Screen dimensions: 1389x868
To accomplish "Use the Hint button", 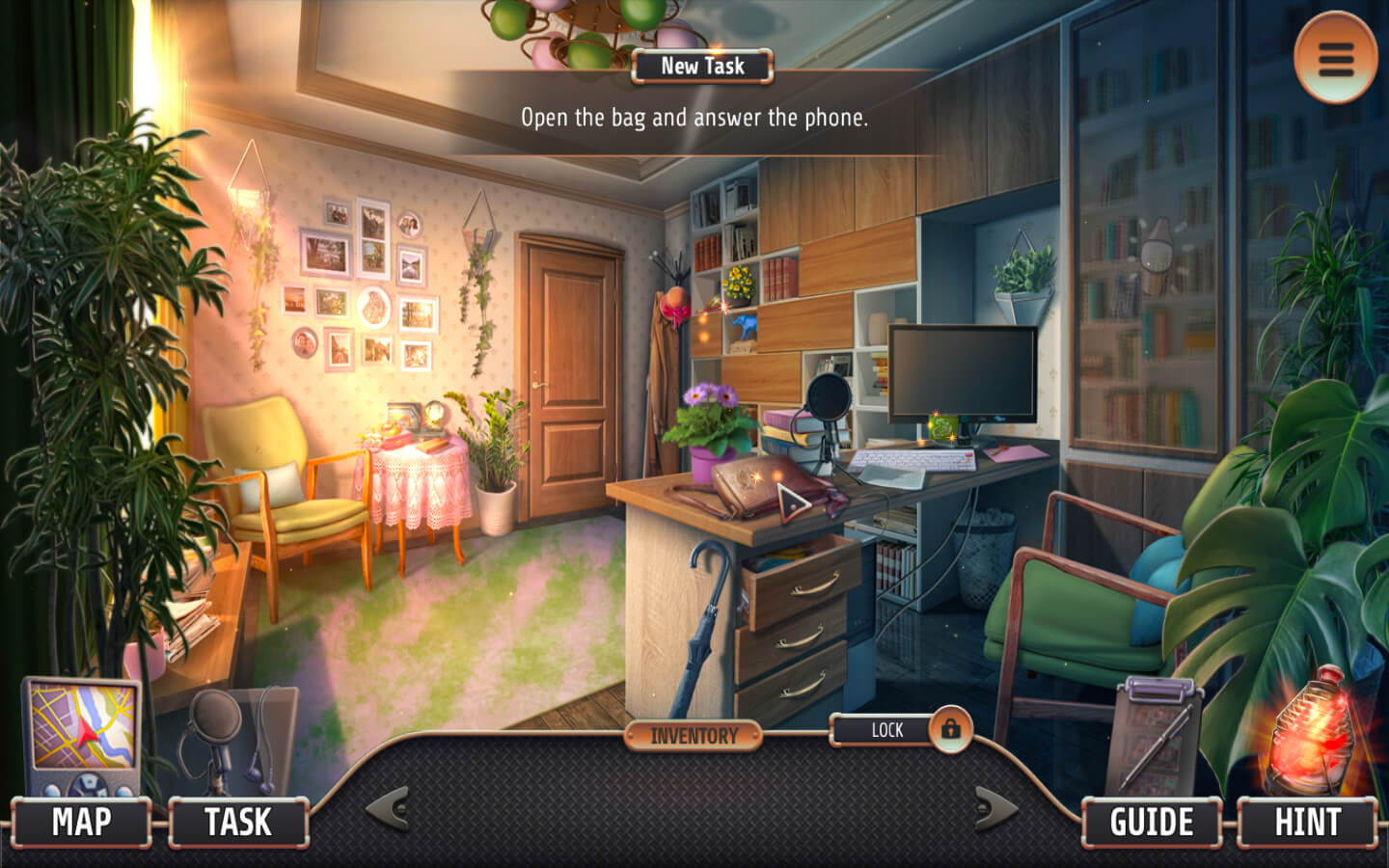I will click(x=1307, y=822).
